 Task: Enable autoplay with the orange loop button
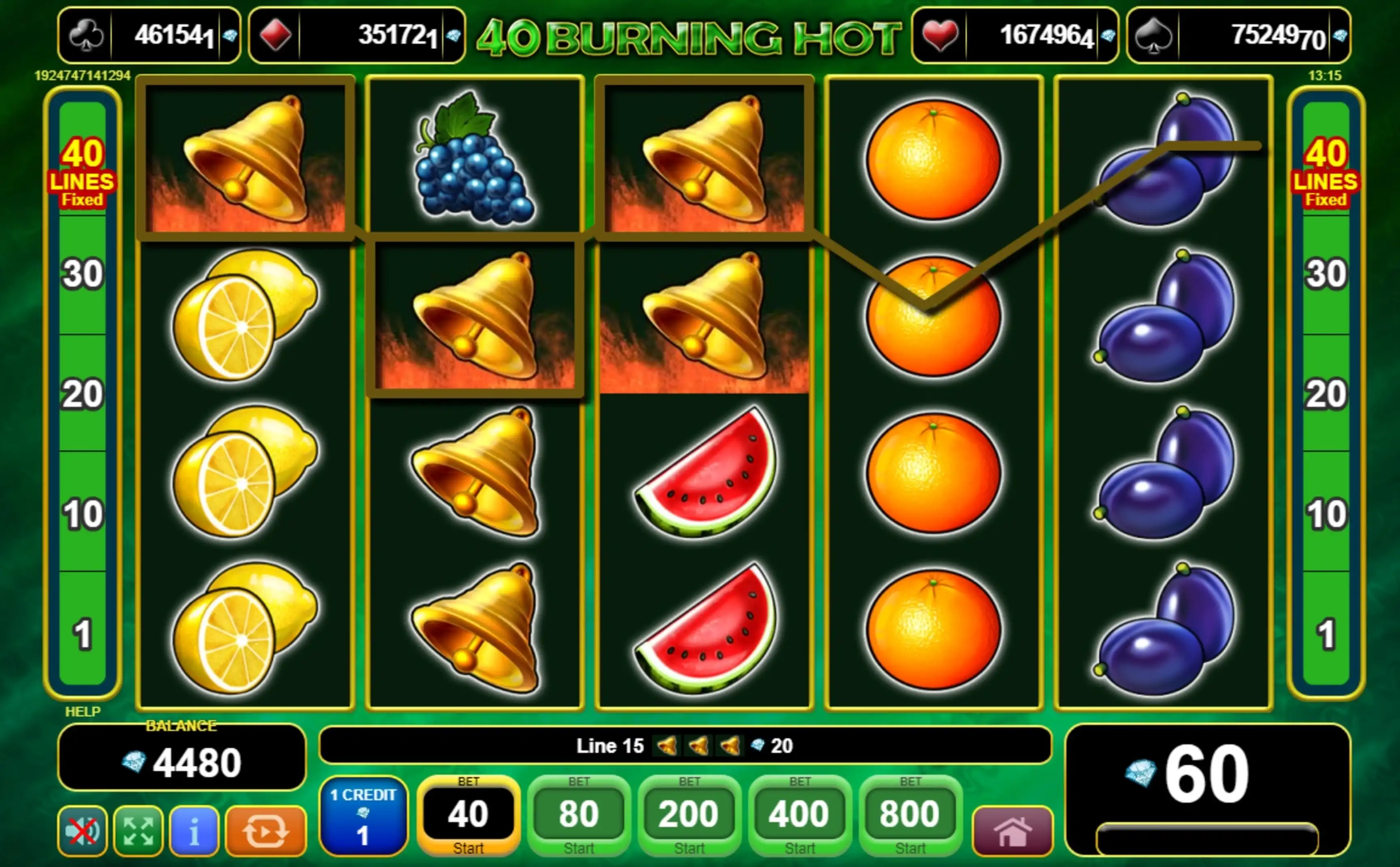266,831
